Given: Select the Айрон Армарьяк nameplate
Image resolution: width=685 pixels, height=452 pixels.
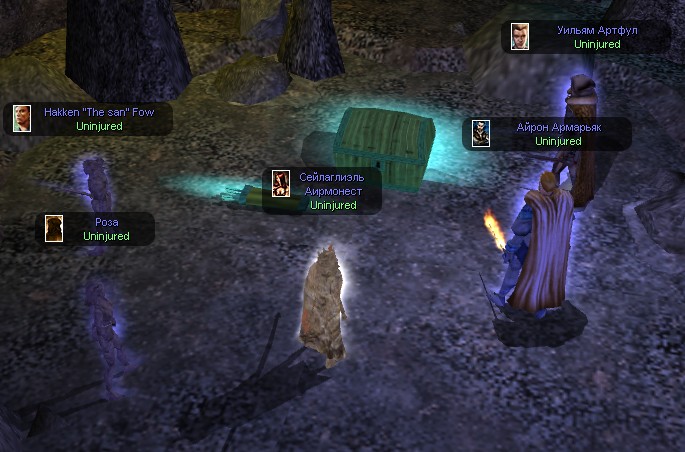Looking at the screenshot, I should tap(546, 134).
